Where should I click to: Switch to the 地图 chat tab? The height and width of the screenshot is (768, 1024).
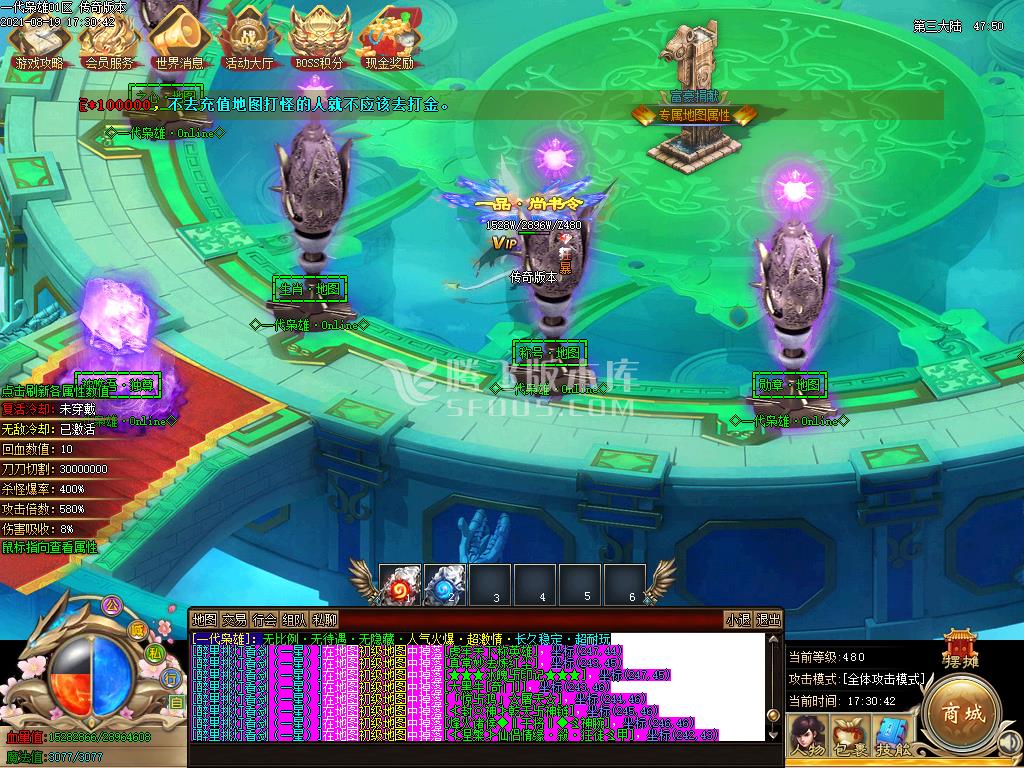pos(204,619)
